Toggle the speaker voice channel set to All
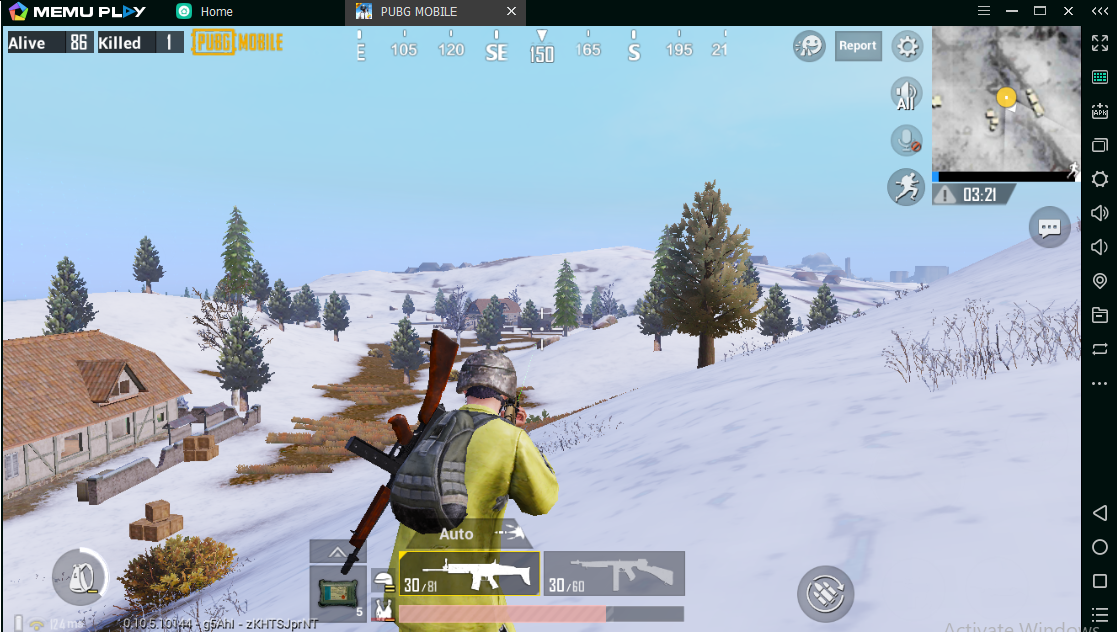Viewport: 1117px width, 632px height. point(906,94)
